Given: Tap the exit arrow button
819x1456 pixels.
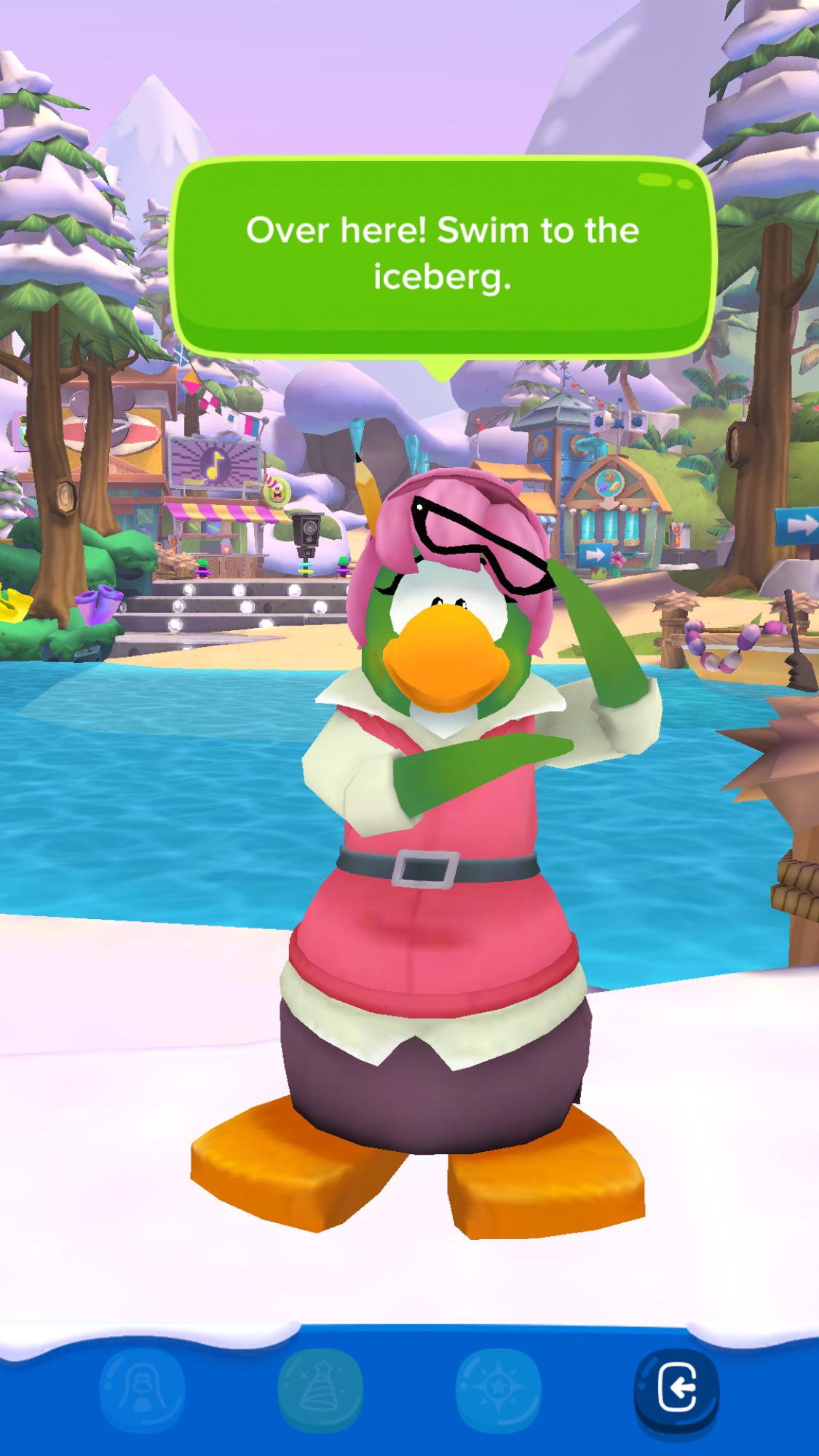Looking at the screenshot, I should tap(676, 1388).
